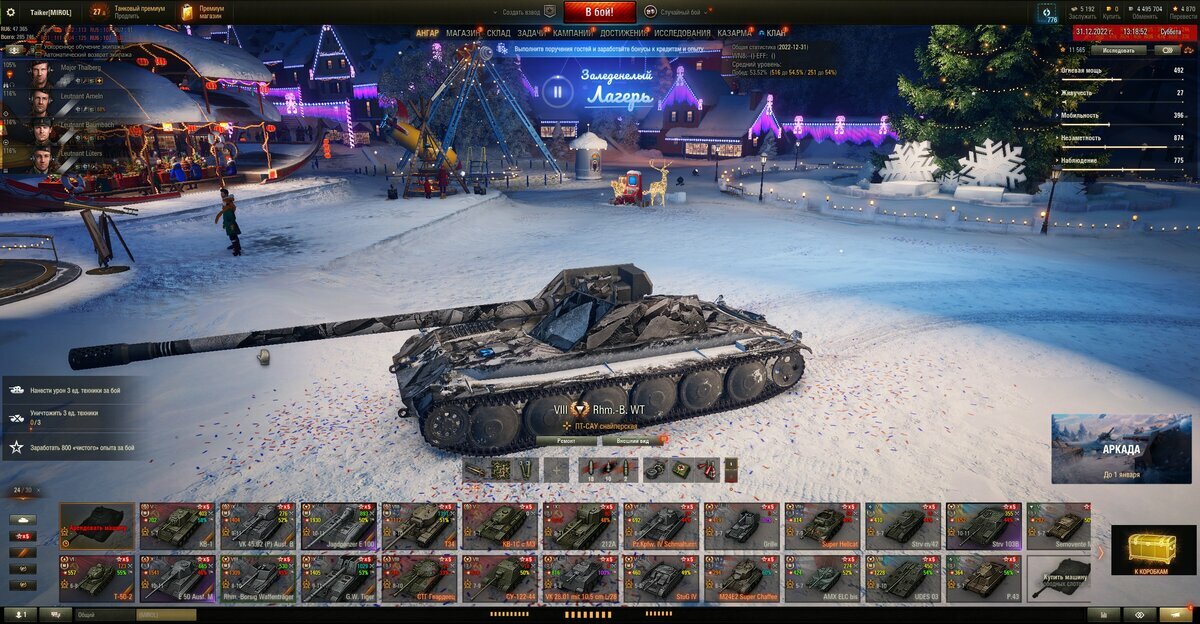Image resolution: width=1200 pixels, height=624 pixels.
Task: Go to the ЗАДАЧИ tab
Action: coord(531,33)
